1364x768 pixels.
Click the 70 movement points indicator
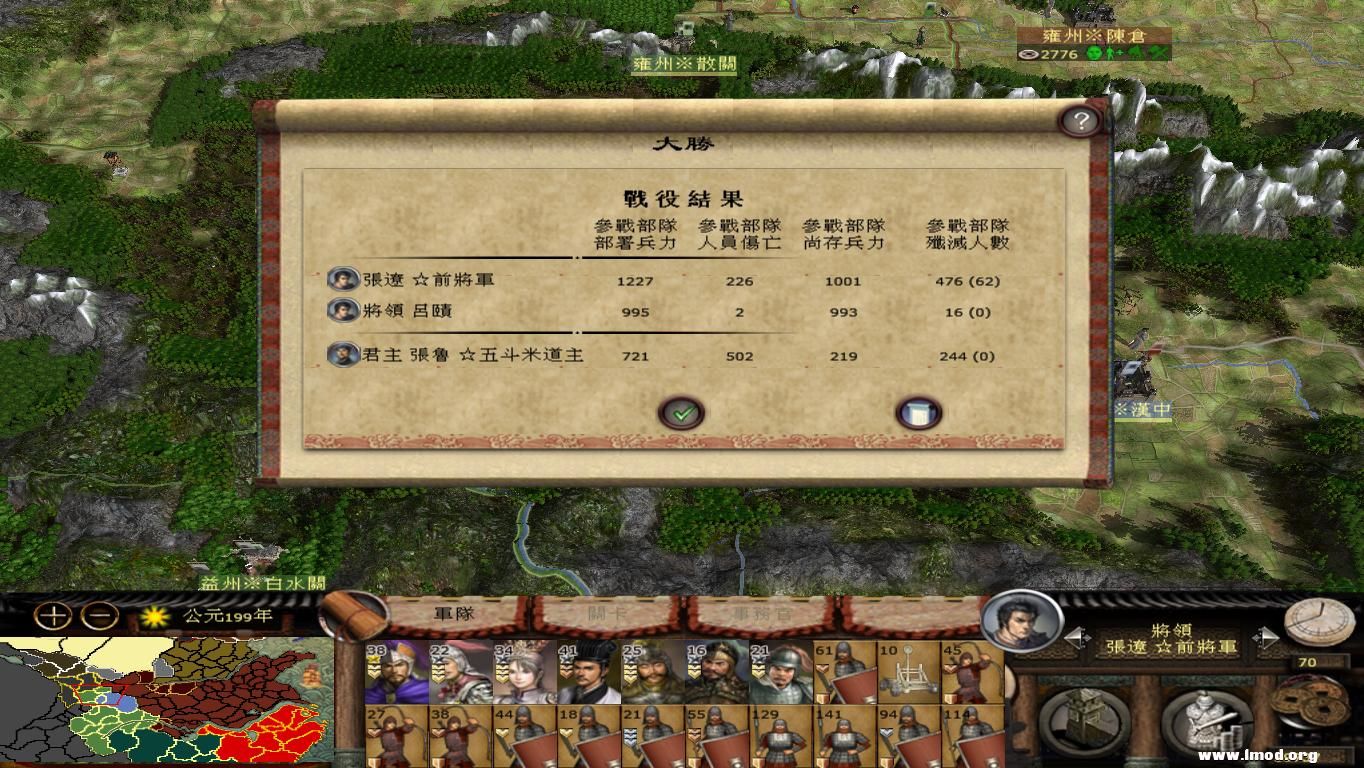click(x=1308, y=662)
